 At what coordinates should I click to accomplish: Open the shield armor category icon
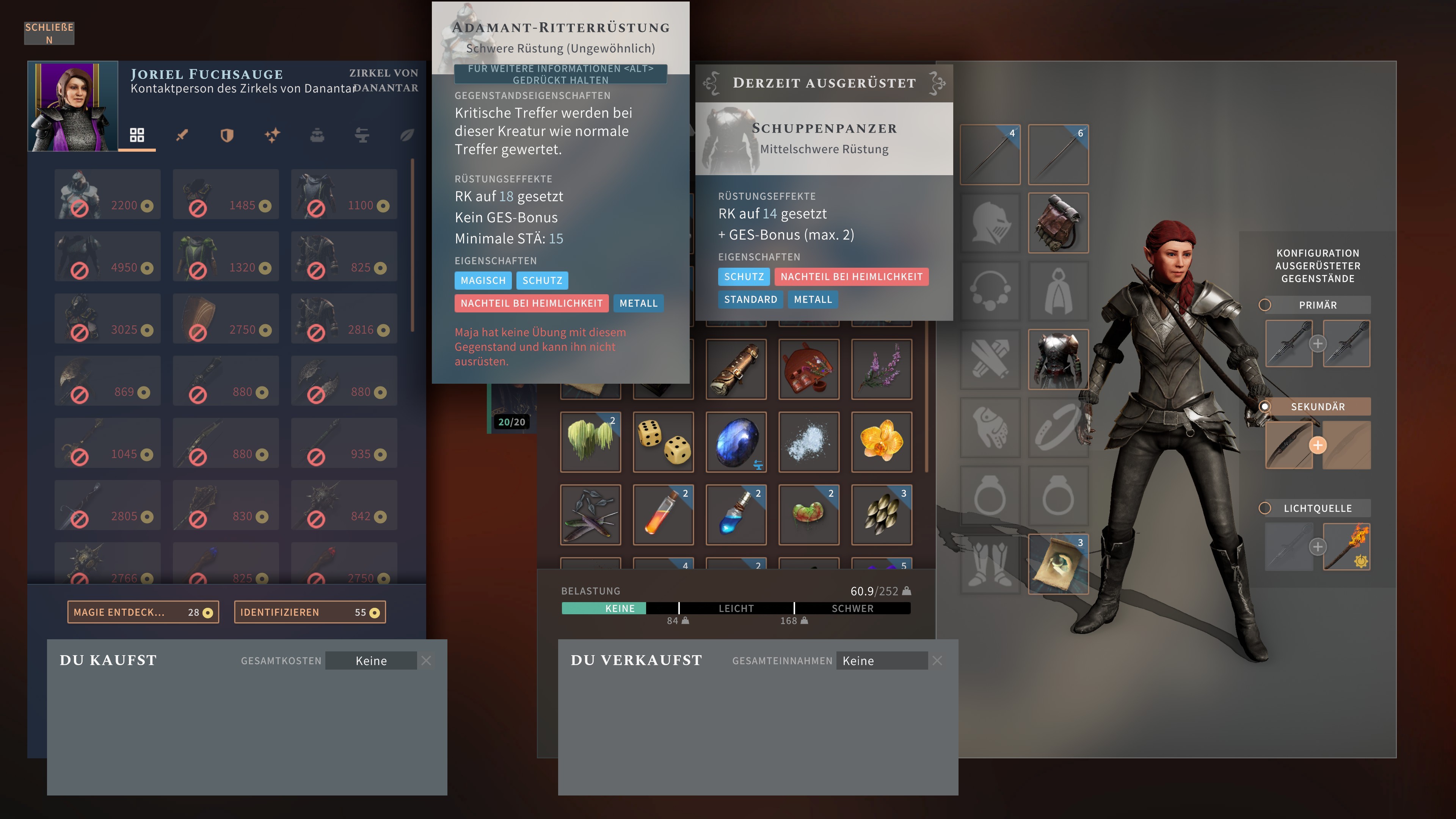(x=227, y=136)
